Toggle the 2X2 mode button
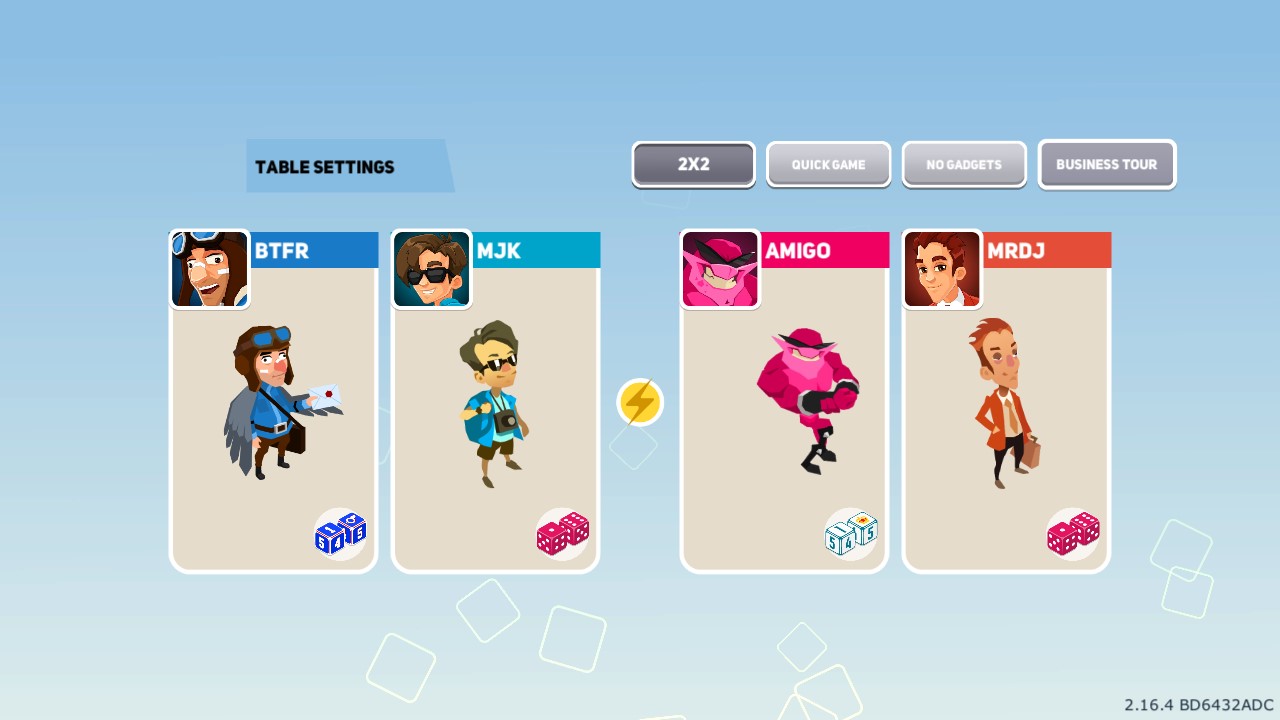Screen dimensions: 1280x720 pos(692,164)
